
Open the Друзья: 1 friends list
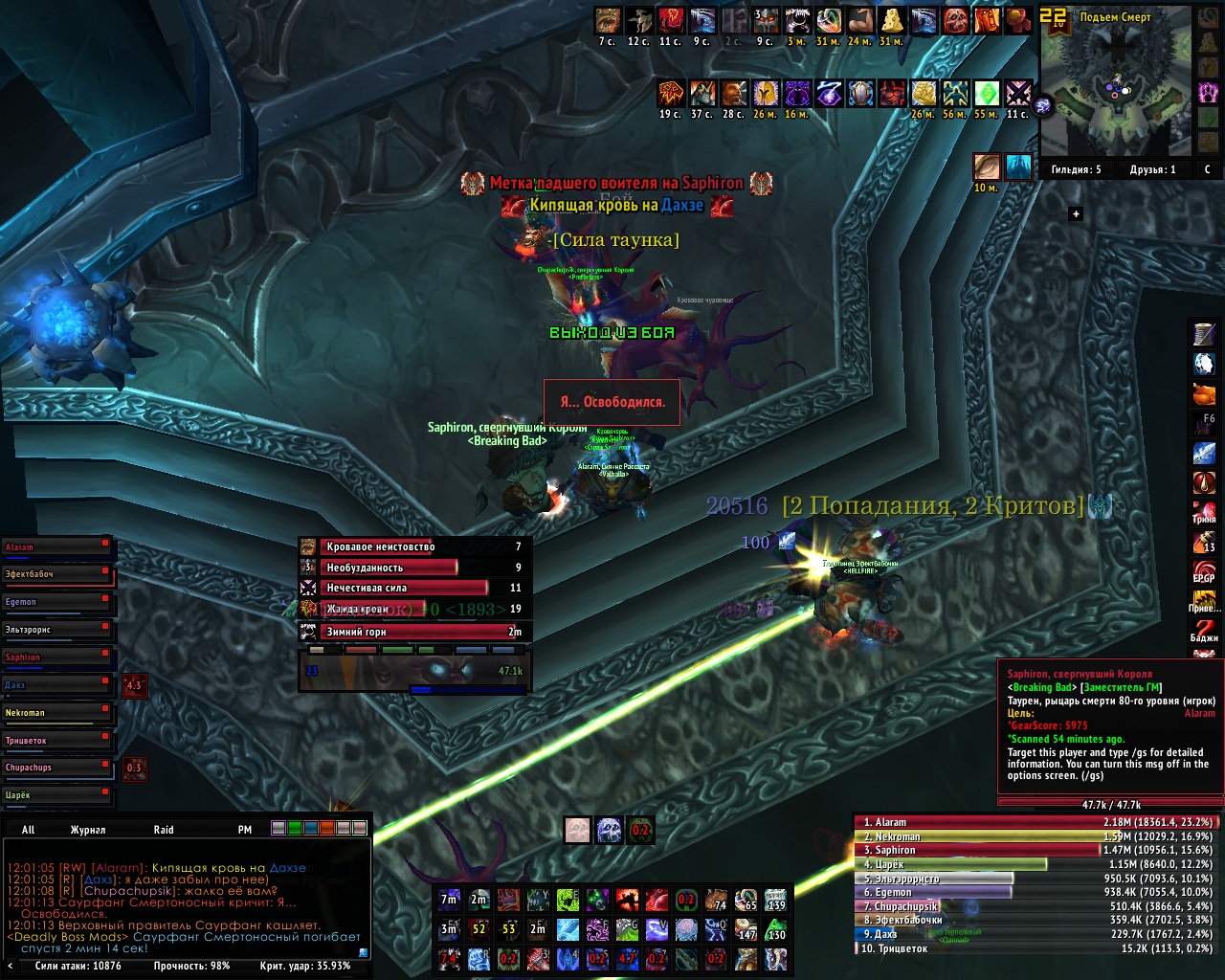[x=1152, y=170]
